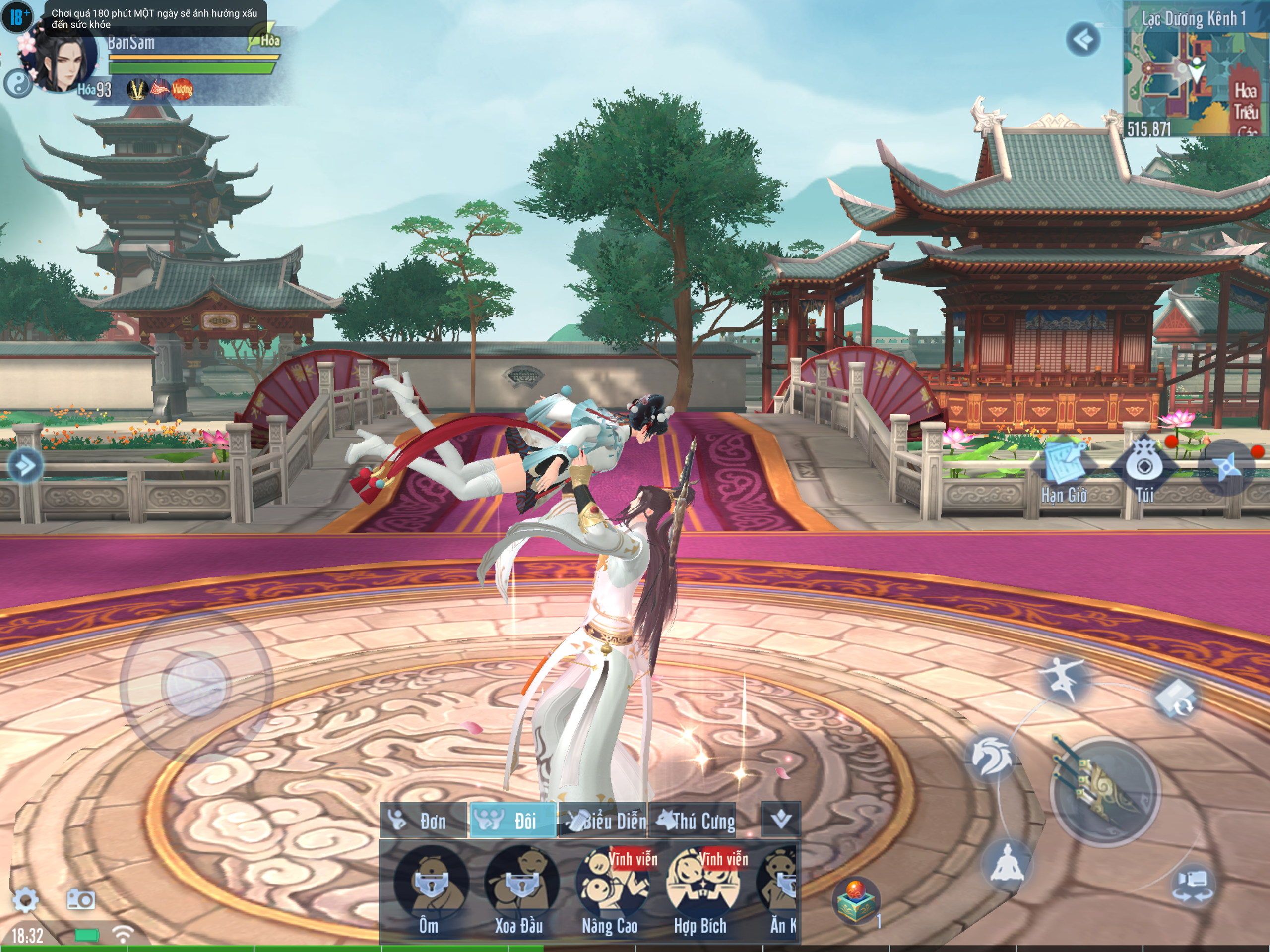Click the back arrow beside the minimap
Image resolution: width=1270 pixels, height=952 pixels.
pos(1083,40)
